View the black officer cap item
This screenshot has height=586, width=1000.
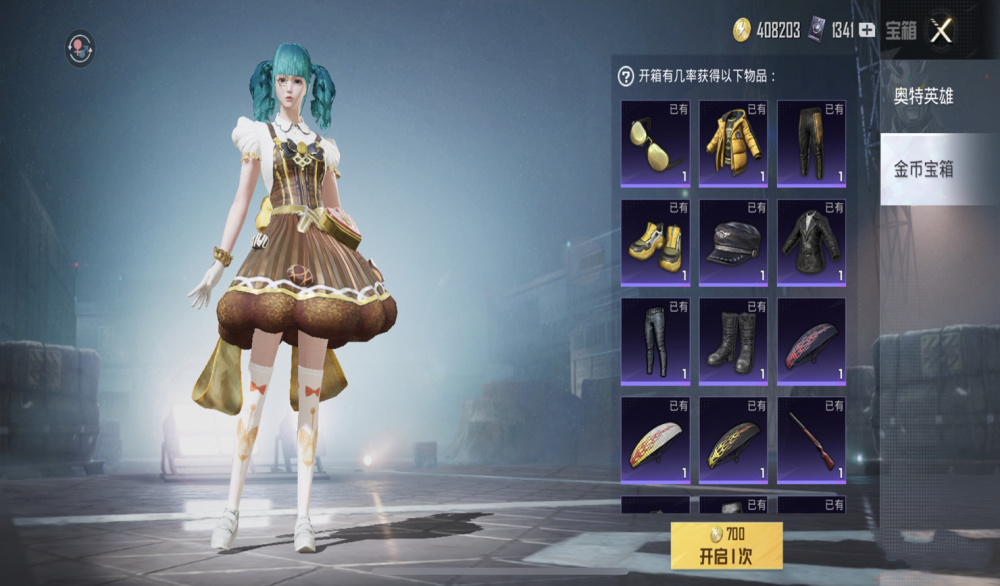[x=733, y=242]
